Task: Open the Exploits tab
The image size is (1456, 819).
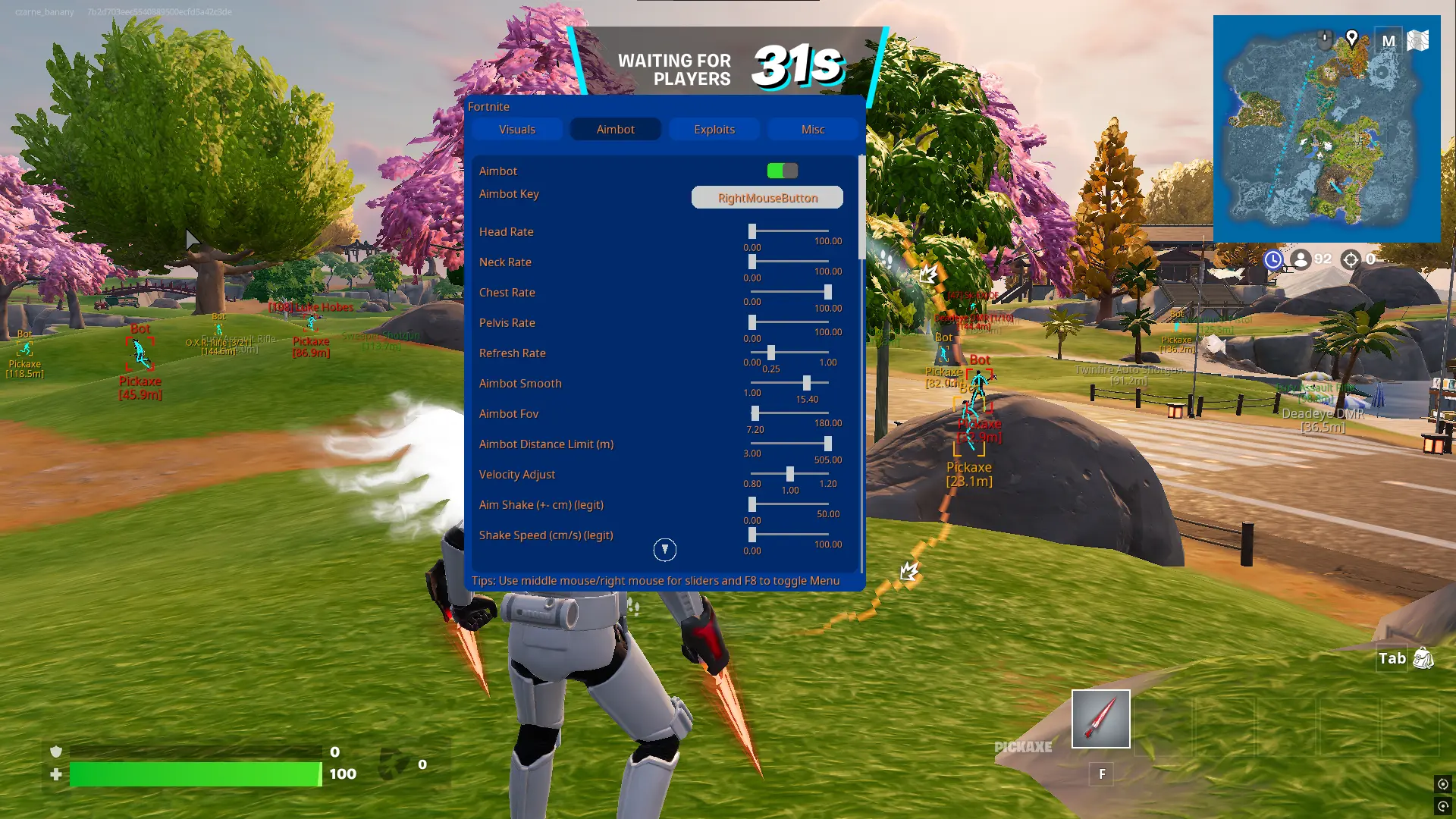Action: pyautogui.click(x=714, y=130)
